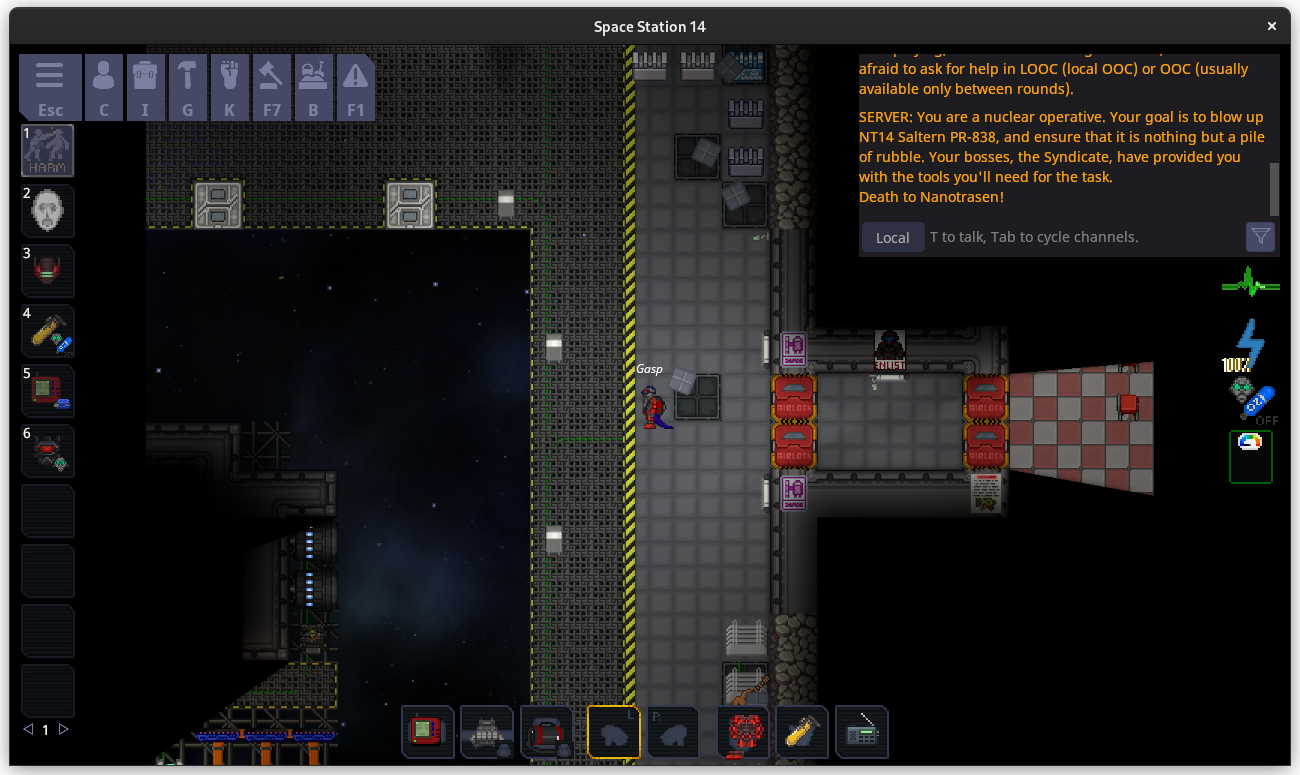This screenshot has height=775, width=1300.
Task: Open the admin help gavel panel
Action: 272,87
